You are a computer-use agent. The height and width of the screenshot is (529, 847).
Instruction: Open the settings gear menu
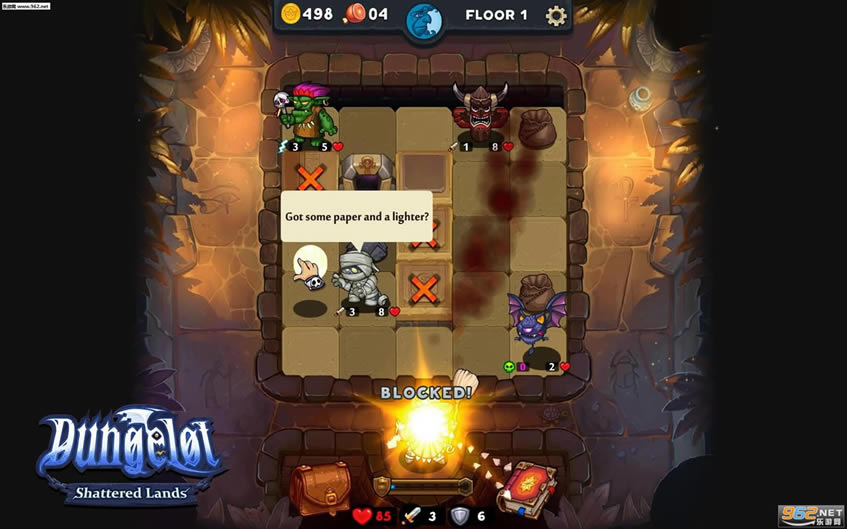[x=556, y=15]
